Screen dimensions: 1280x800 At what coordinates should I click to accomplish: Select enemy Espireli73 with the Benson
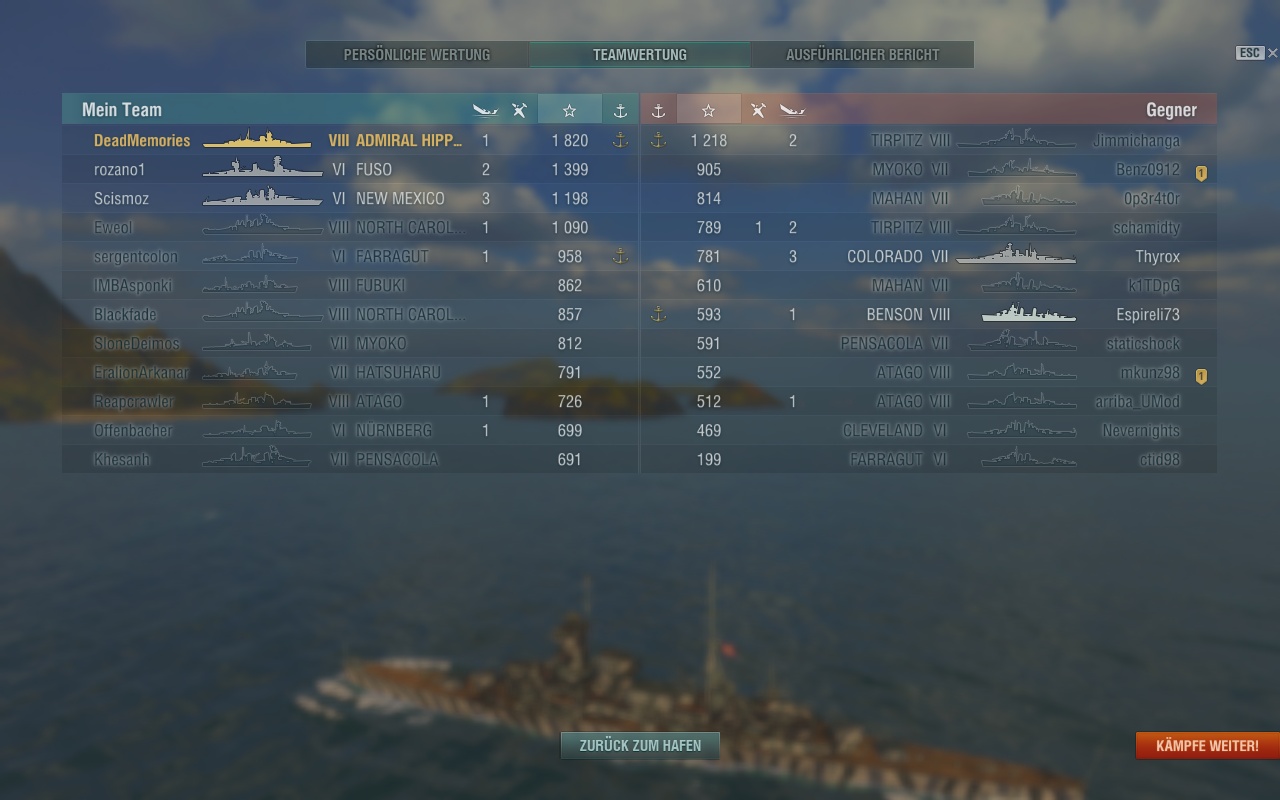coord(1147,315)
